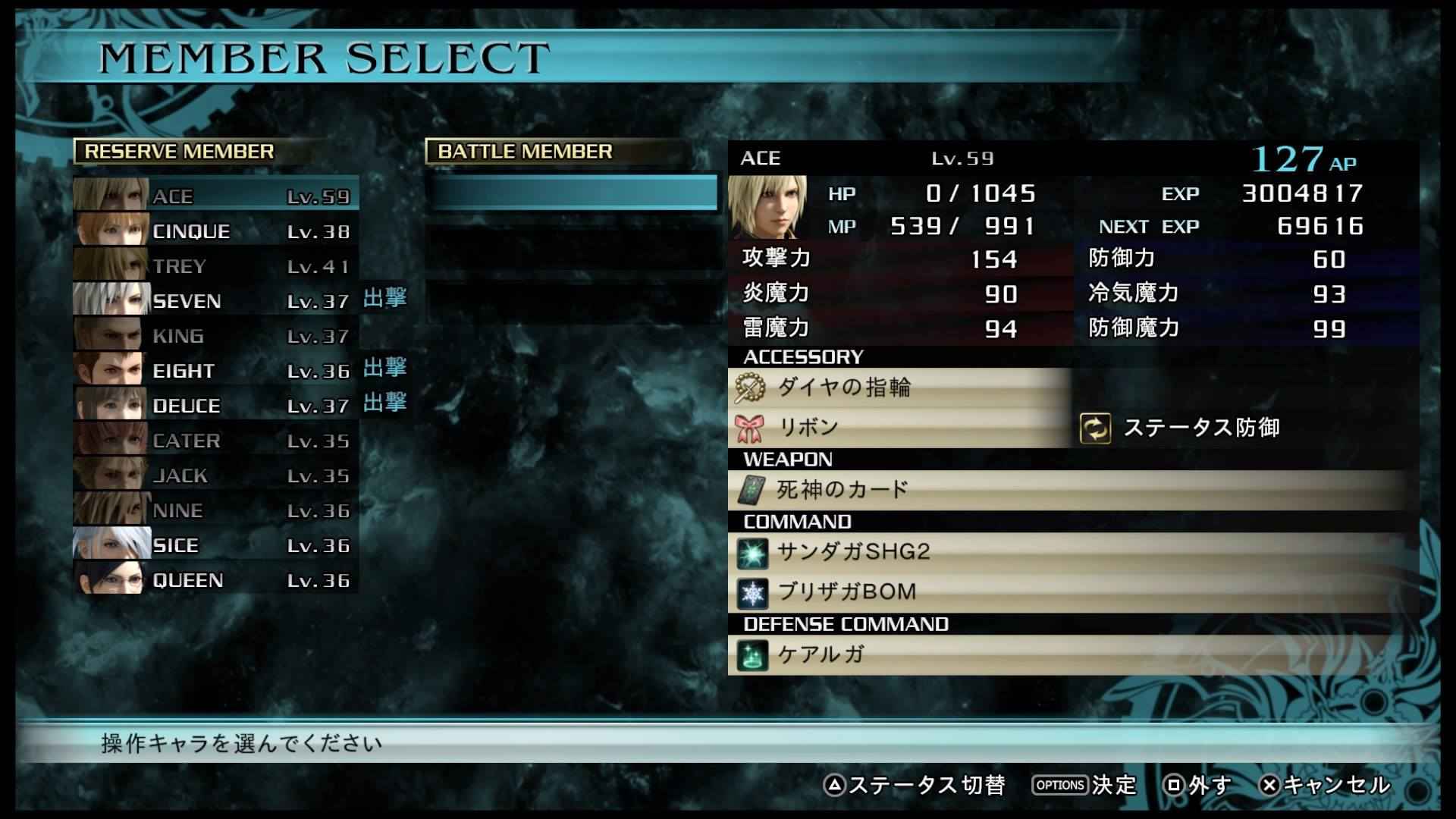Select ACE in the reserve member list

[216, 196]
